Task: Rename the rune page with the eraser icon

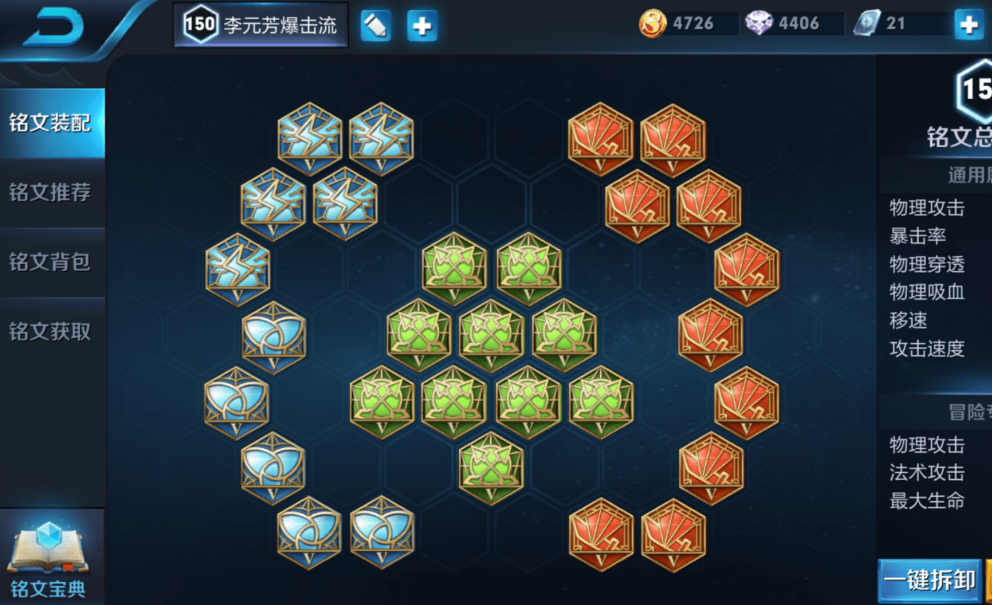Action: (375, 25)
